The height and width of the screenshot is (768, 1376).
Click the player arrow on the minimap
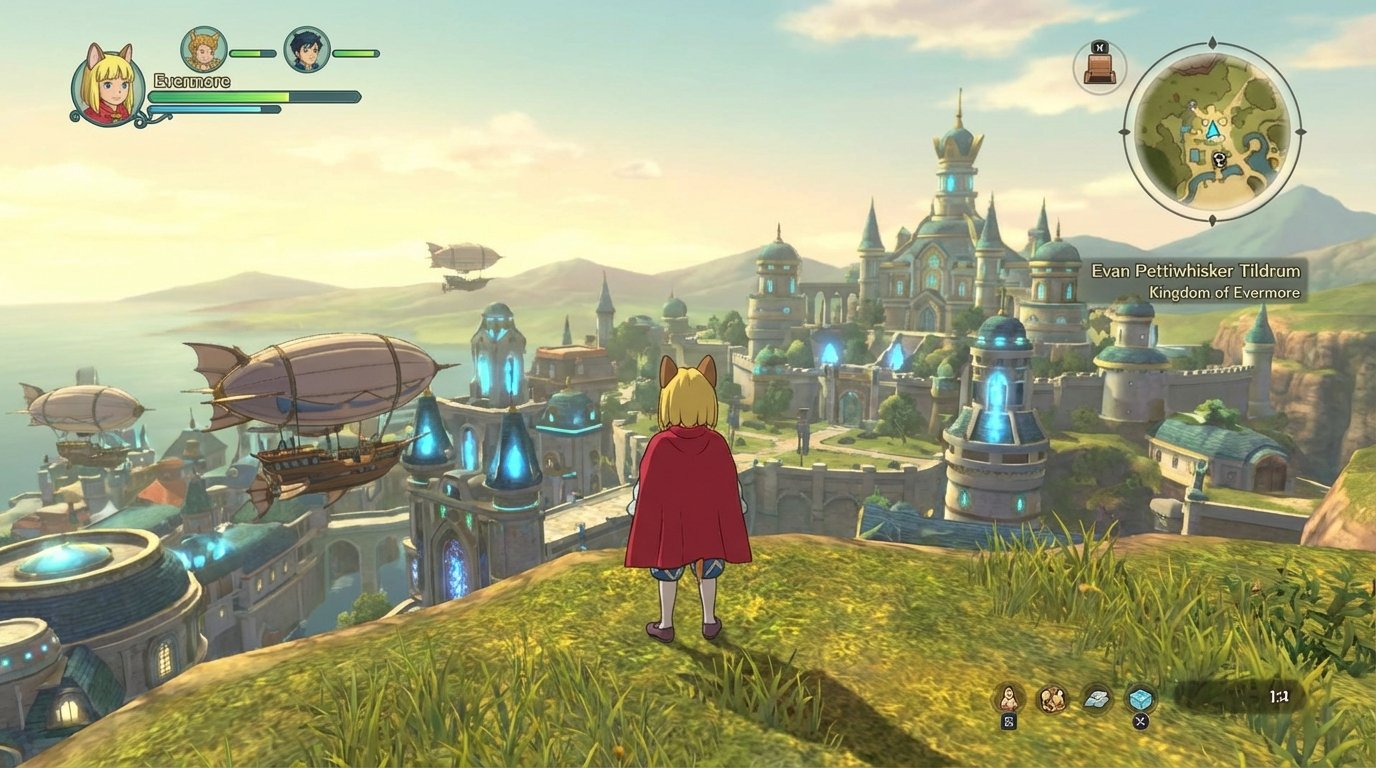(1213, 130)
